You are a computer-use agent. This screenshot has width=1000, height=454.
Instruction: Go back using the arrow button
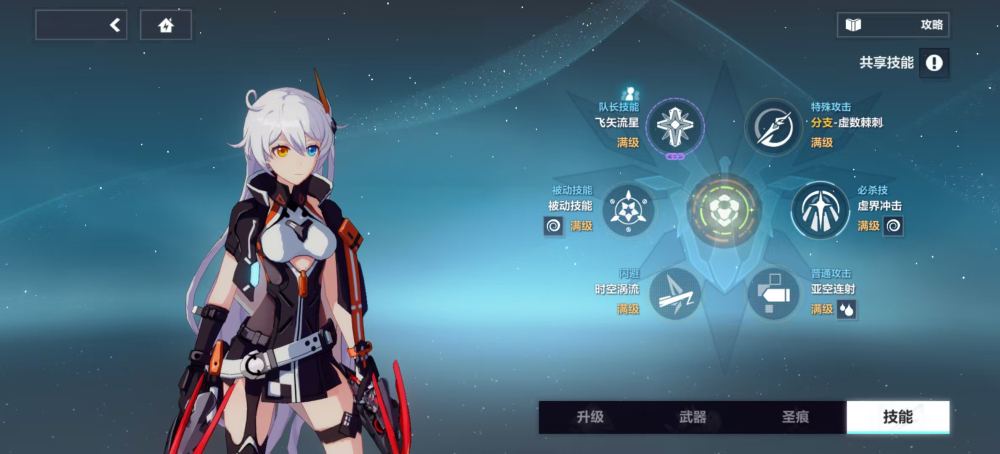pyautogui.click(x=116, y=25)
